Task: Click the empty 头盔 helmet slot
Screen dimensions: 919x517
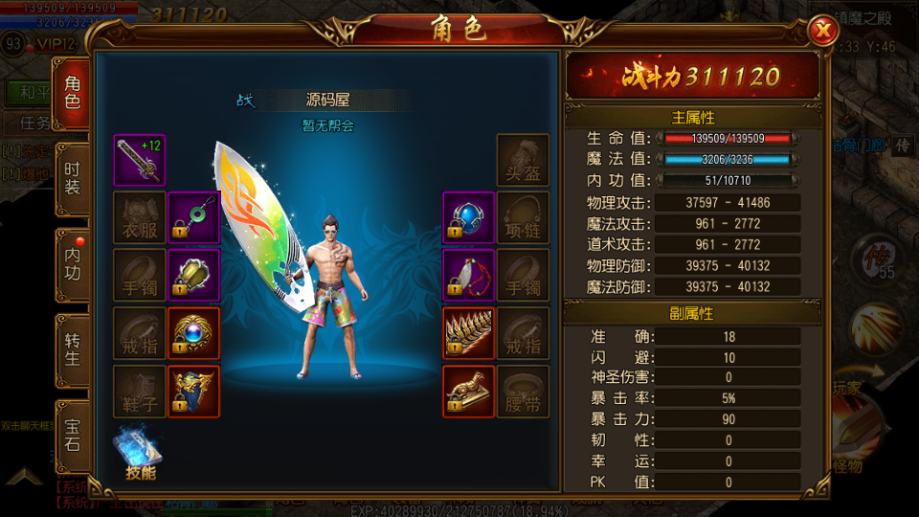Action: 522,160
